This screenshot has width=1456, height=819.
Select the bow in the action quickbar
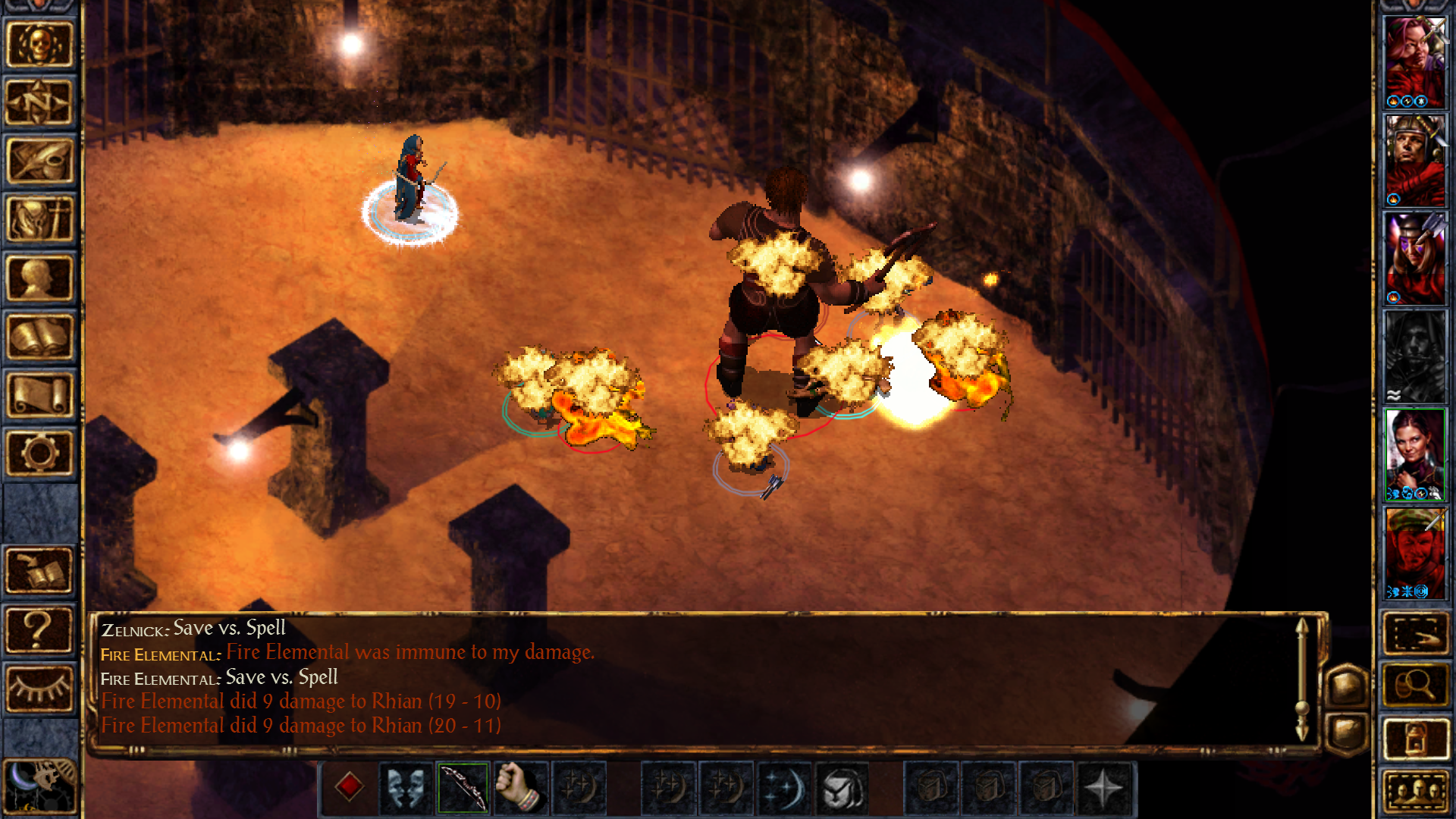pyautogui.click(x=463, y=789)
